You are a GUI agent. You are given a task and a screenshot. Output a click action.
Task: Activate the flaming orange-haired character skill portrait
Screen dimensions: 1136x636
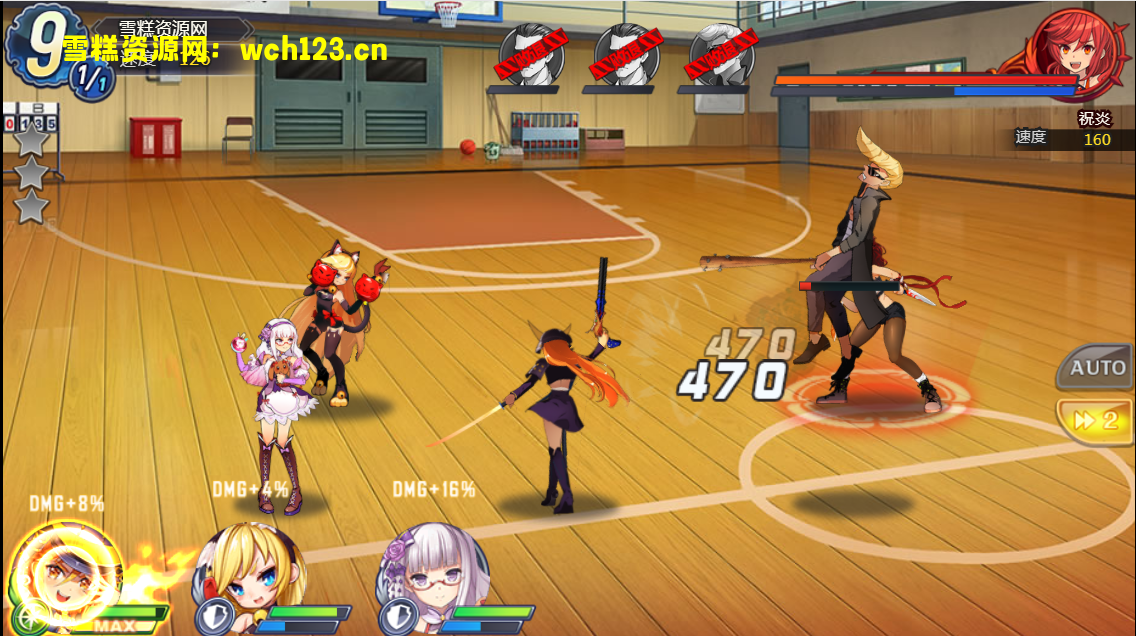pos(65,574)
